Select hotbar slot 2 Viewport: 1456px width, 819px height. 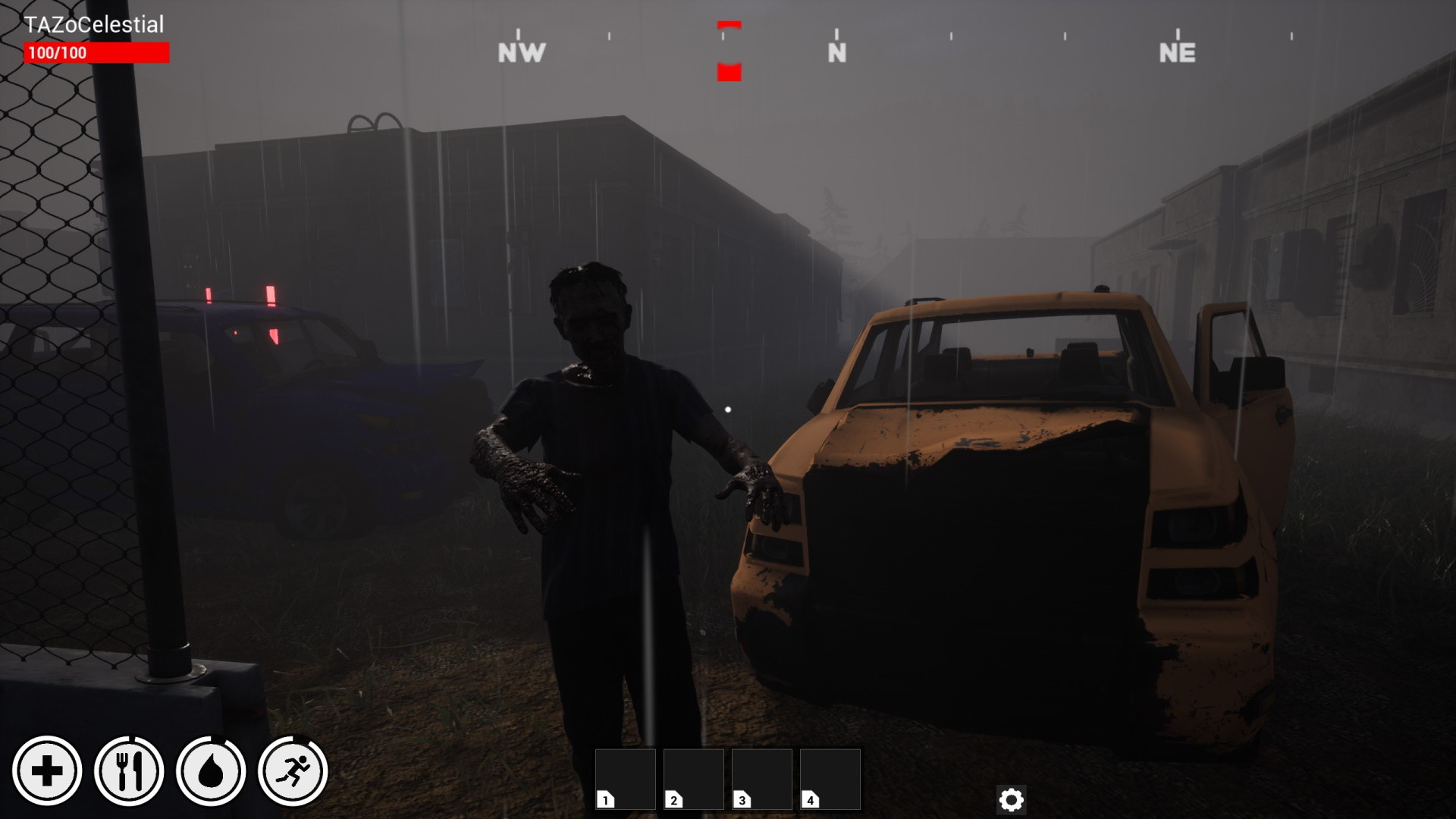[692, 777]
